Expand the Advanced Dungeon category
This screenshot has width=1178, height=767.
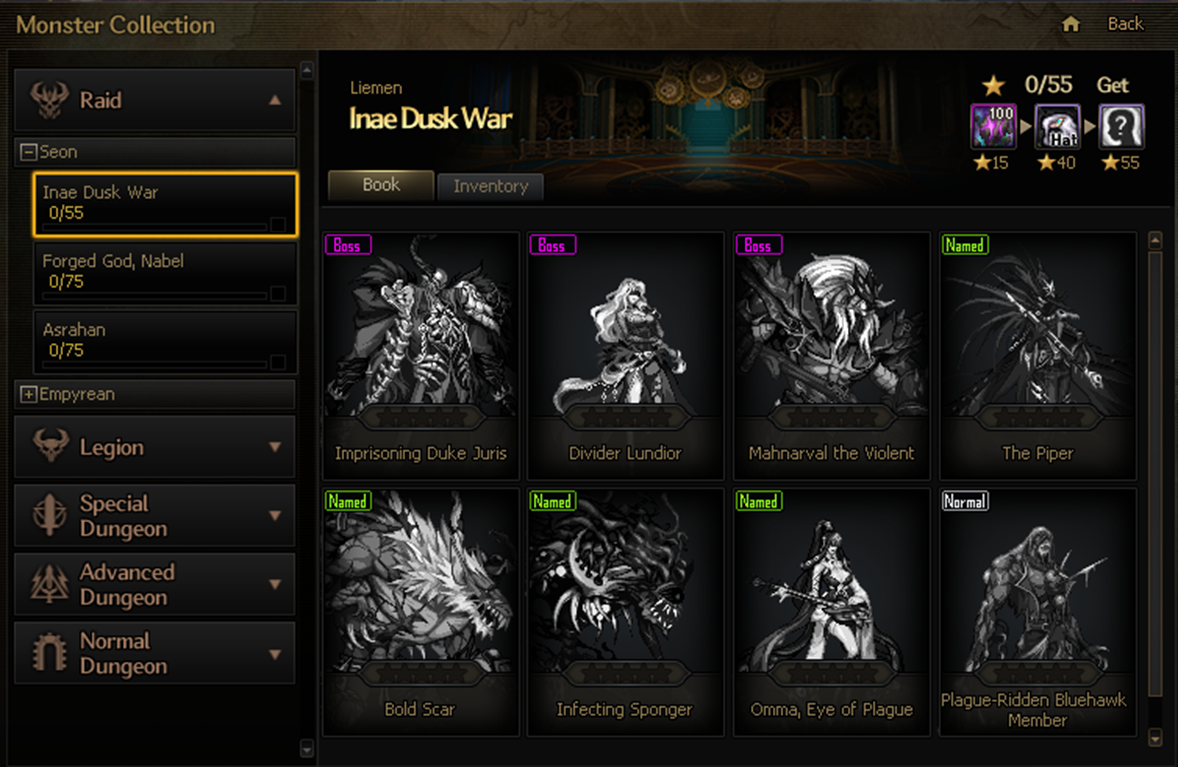(155, 585)
